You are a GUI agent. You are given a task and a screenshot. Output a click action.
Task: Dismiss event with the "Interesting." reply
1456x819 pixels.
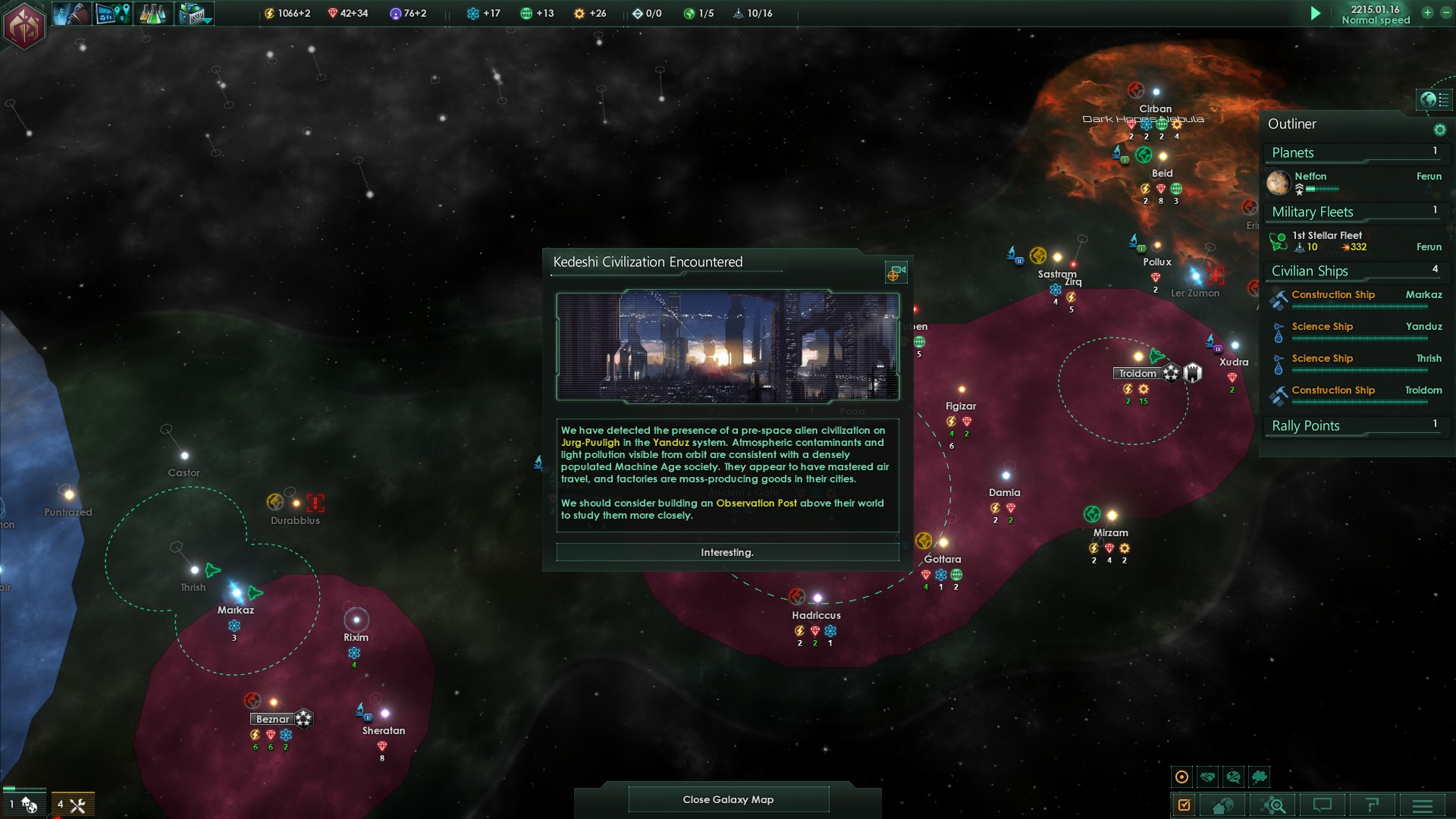(727, 552)
